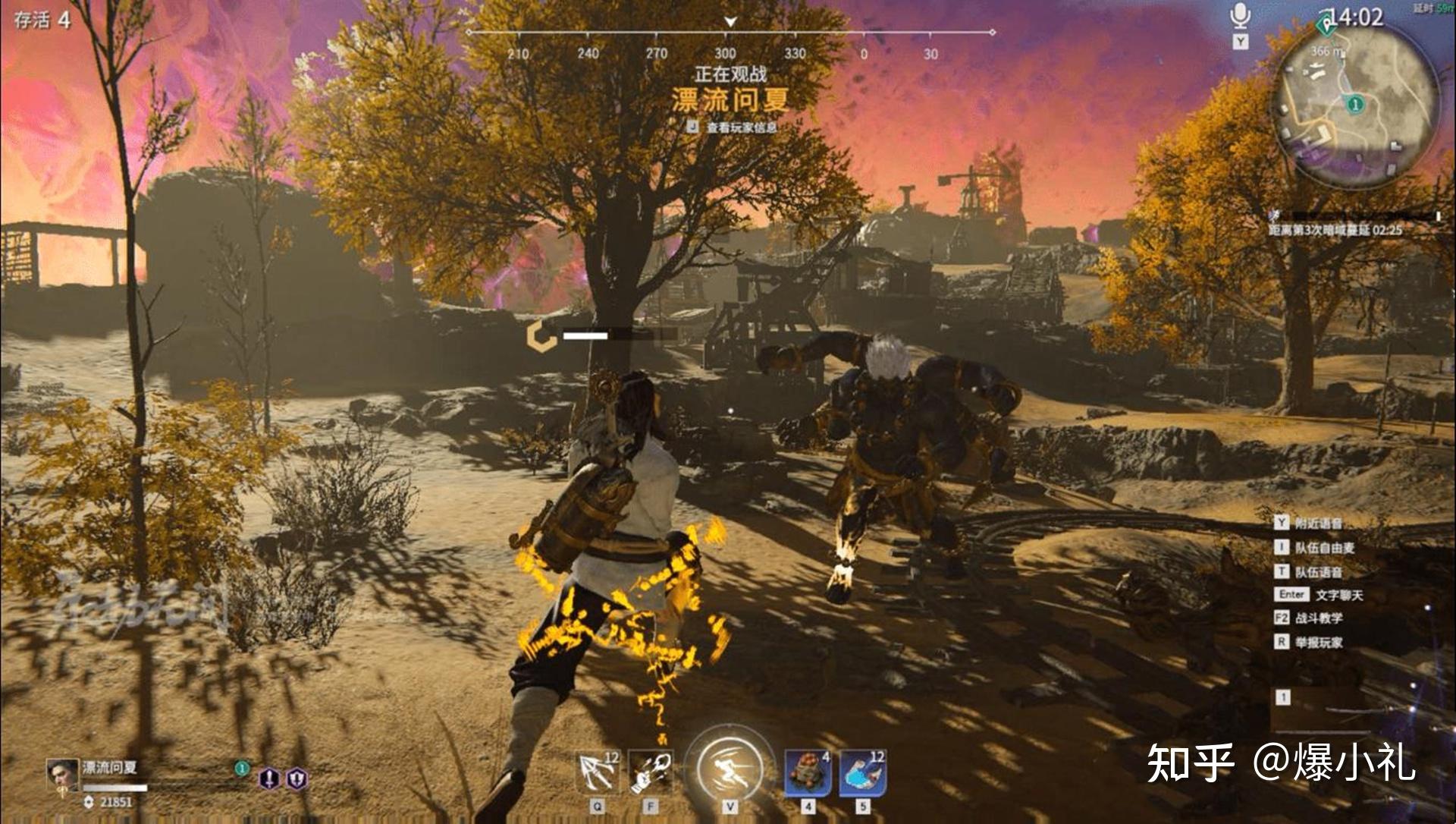This screenshot has width=1456, height=824.
Task: Trigger the circular sprint dash ability
Action: tap(730, 766)
